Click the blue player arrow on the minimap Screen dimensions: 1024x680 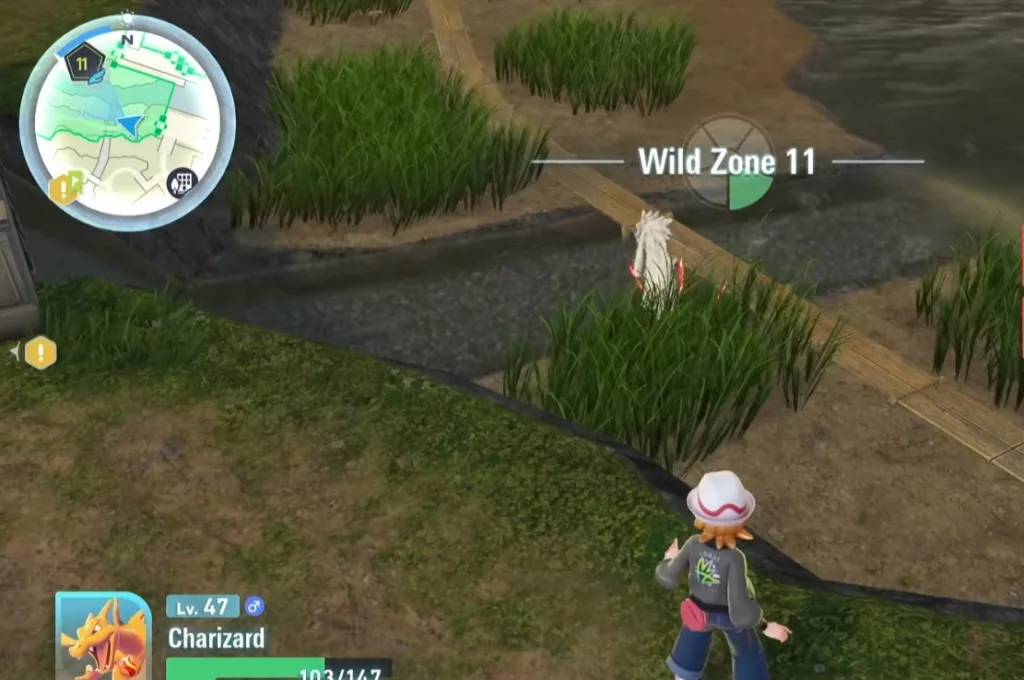[130, 124]
